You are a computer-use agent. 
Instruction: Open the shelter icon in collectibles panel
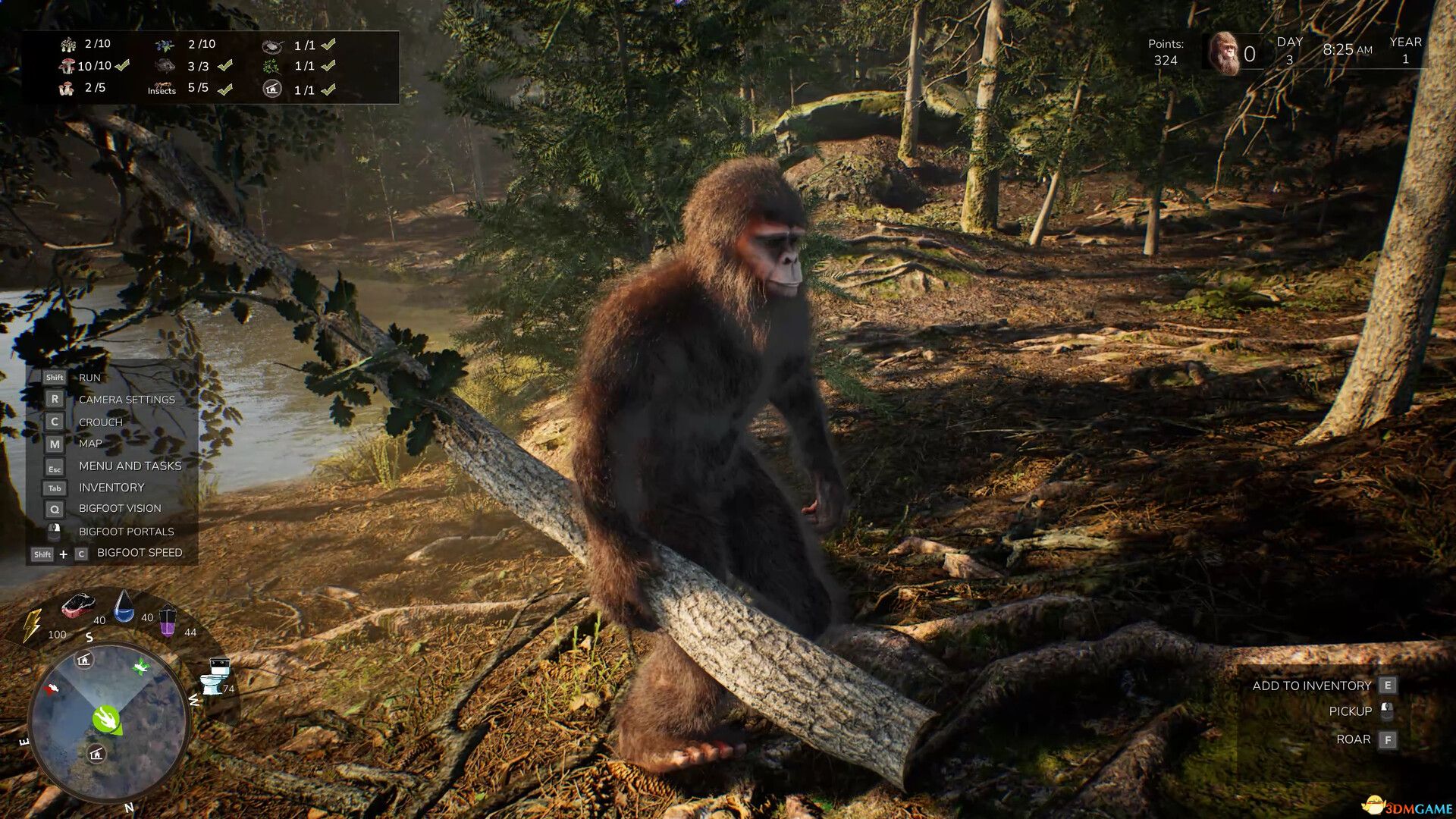point(272,88)
